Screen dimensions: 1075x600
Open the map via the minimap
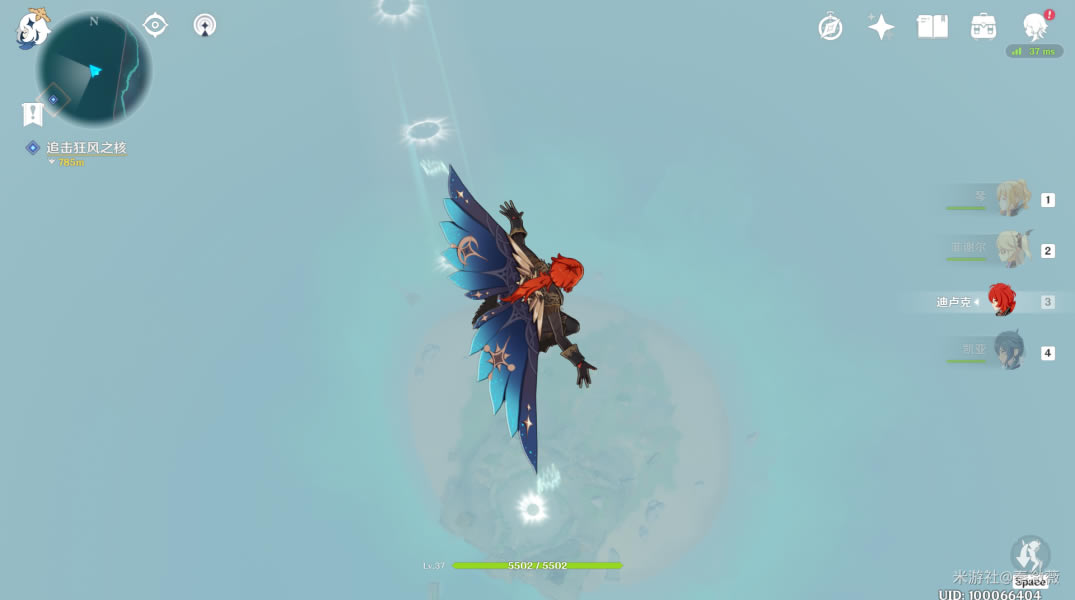click(x=94, y=70)
